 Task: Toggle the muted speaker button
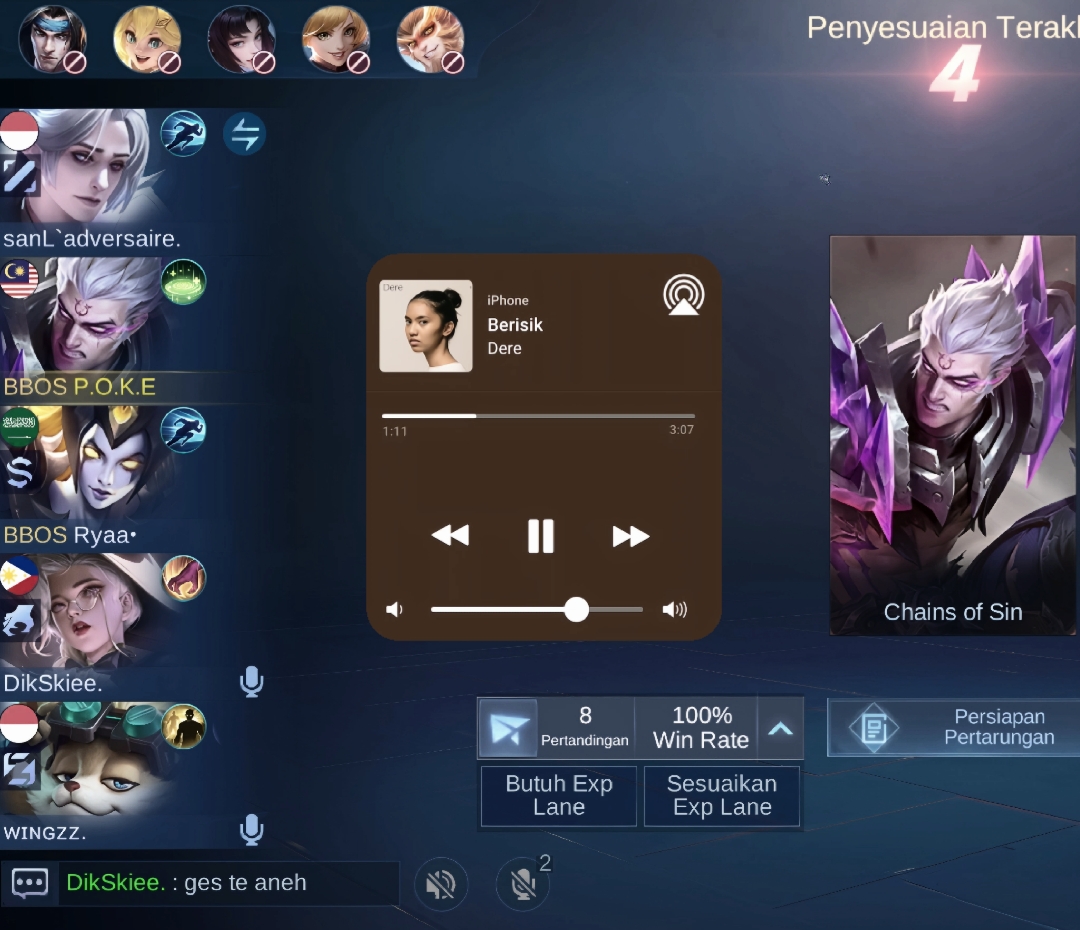pyautogui.click(x=441, y=884)
